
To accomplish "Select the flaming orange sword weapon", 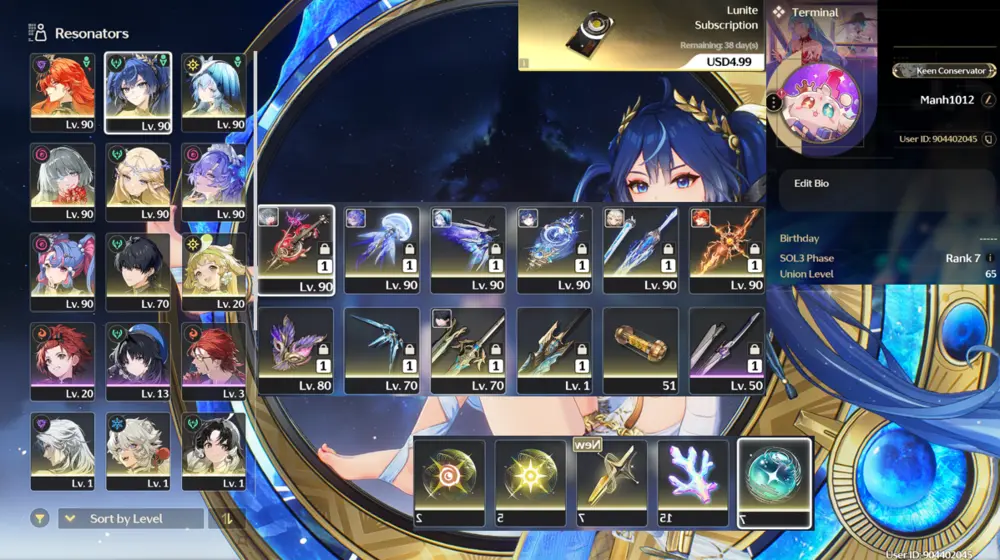I will tap(726, 249).
